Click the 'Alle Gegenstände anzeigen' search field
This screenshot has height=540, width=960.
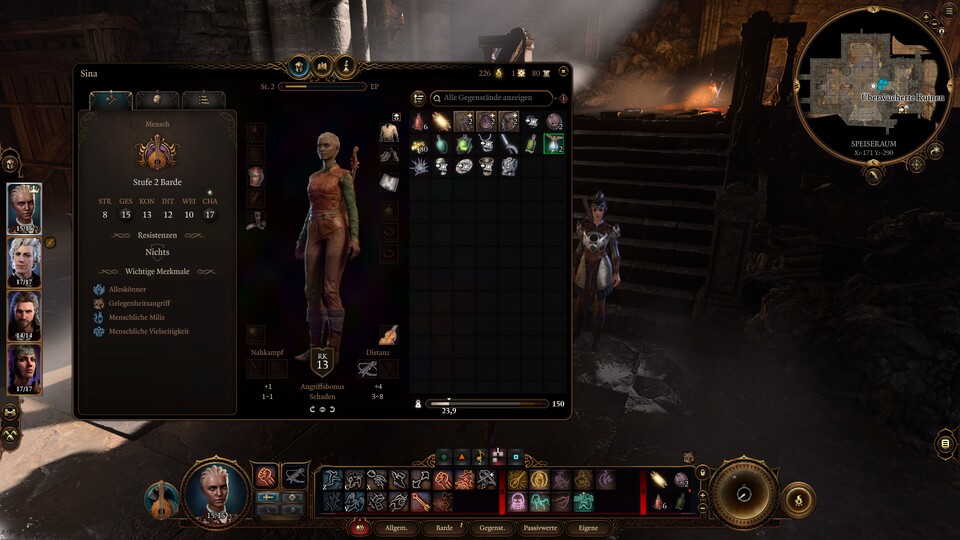(491, 98)
